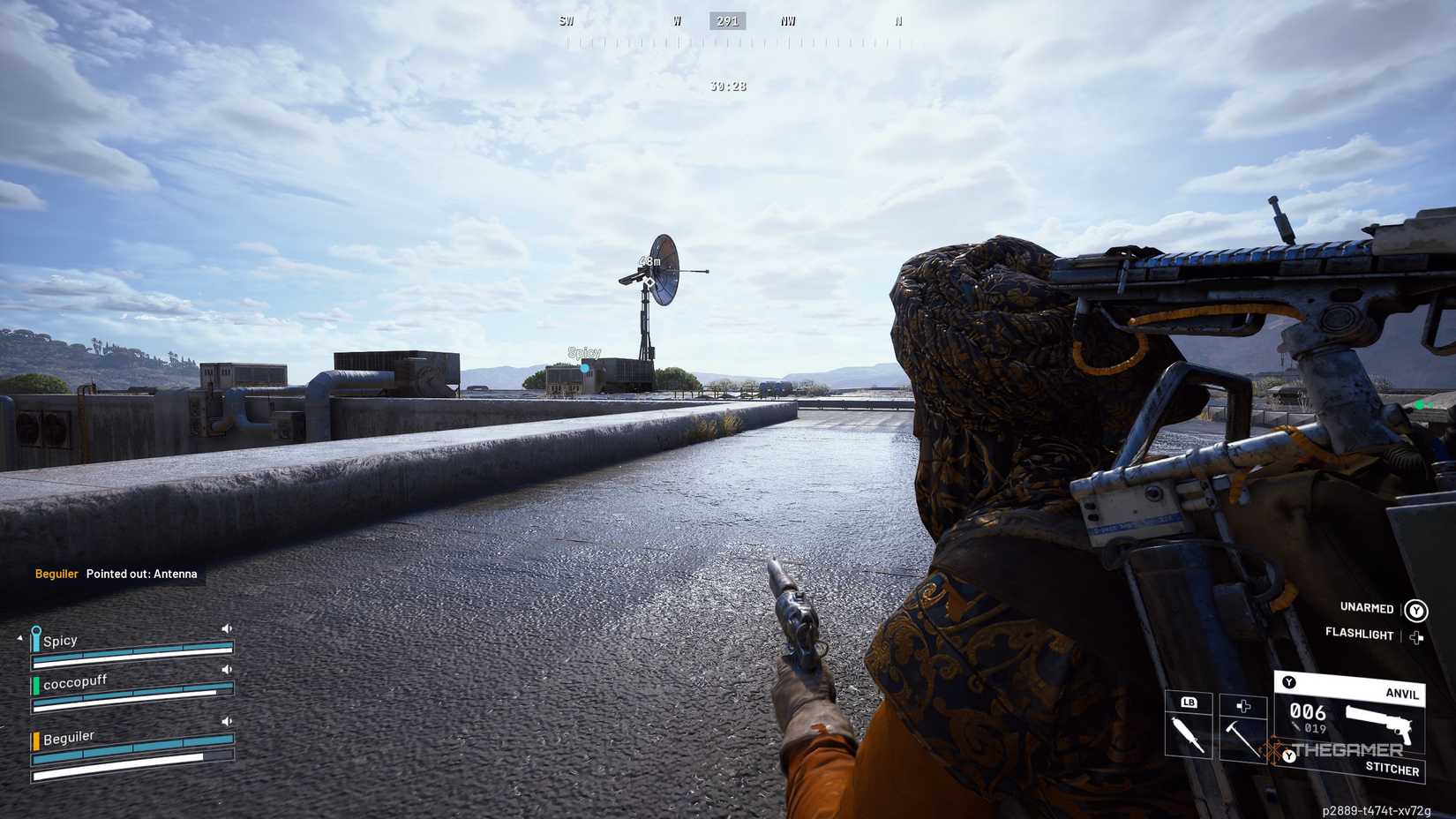The image size is (1456, 819).
Task: Mute Spicy's voice chat speaker
Action: (x=227, y=627)
